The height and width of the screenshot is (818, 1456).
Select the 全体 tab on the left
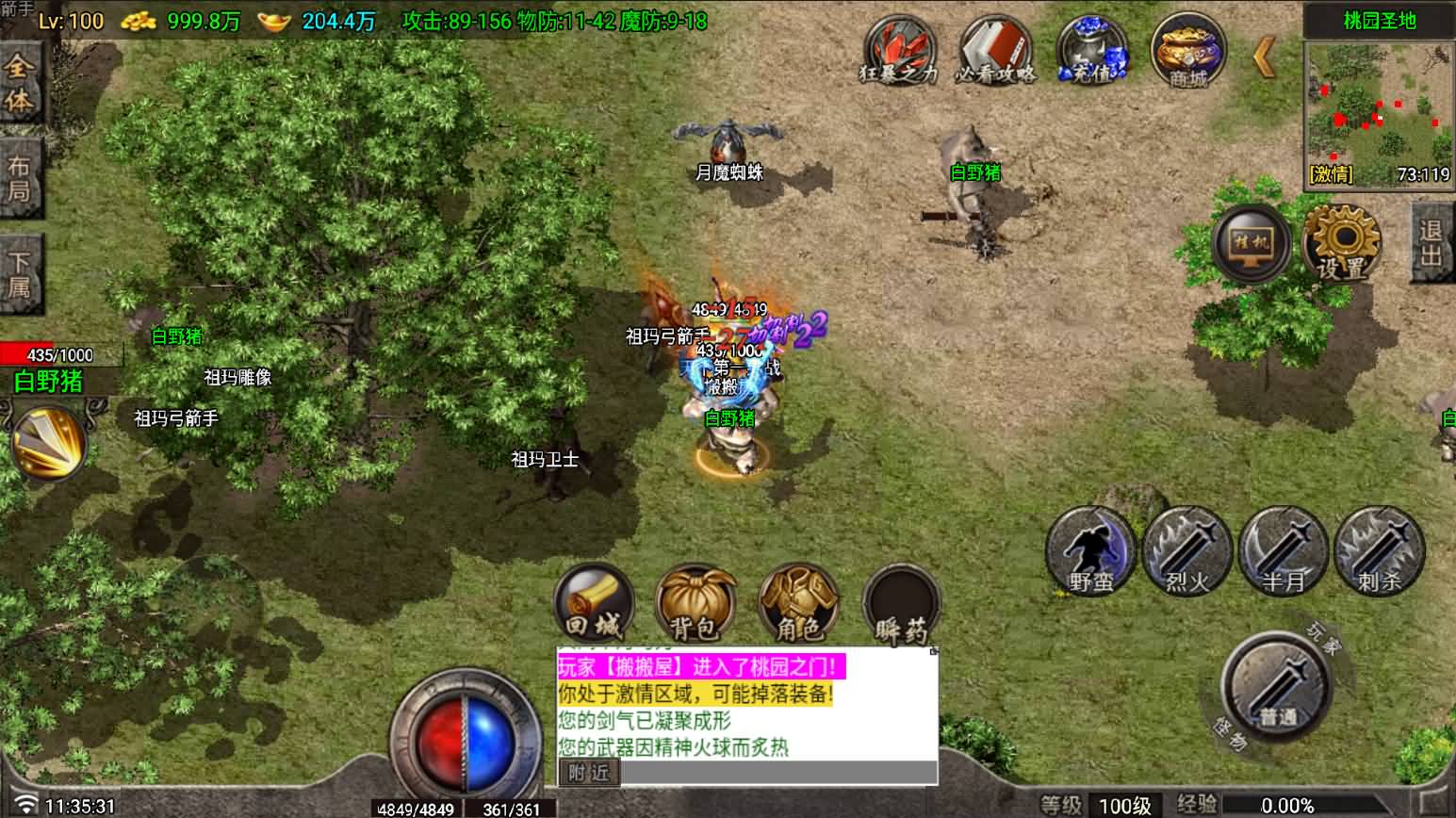pyautogui.click(x=20, y=83)
